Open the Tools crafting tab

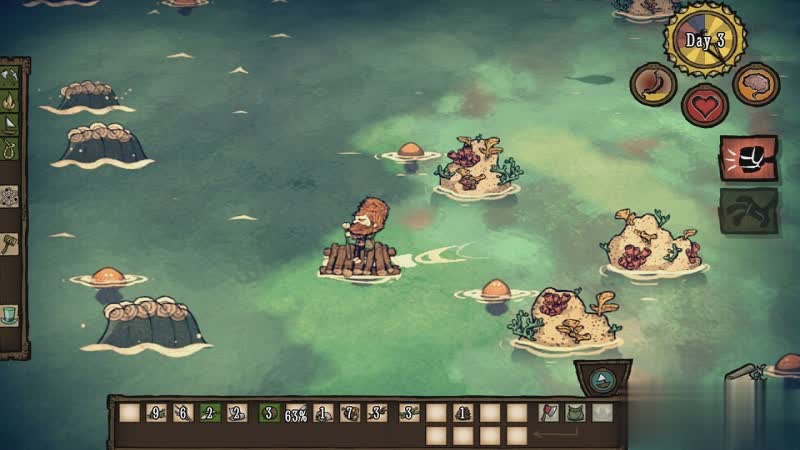tap(9, 74)
